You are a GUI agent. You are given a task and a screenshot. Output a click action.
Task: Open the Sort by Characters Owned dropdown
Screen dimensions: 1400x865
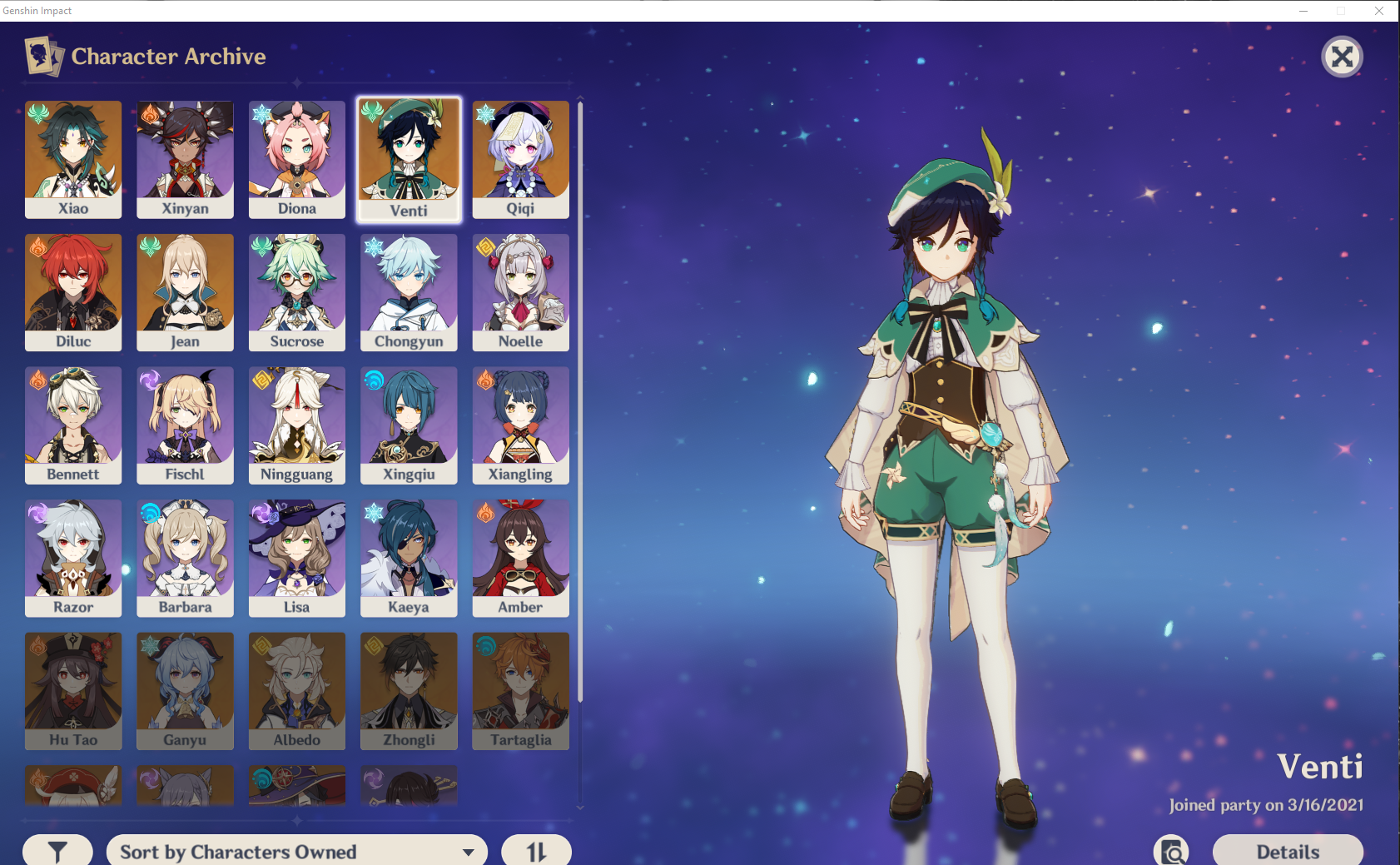[x=296, y=851]
